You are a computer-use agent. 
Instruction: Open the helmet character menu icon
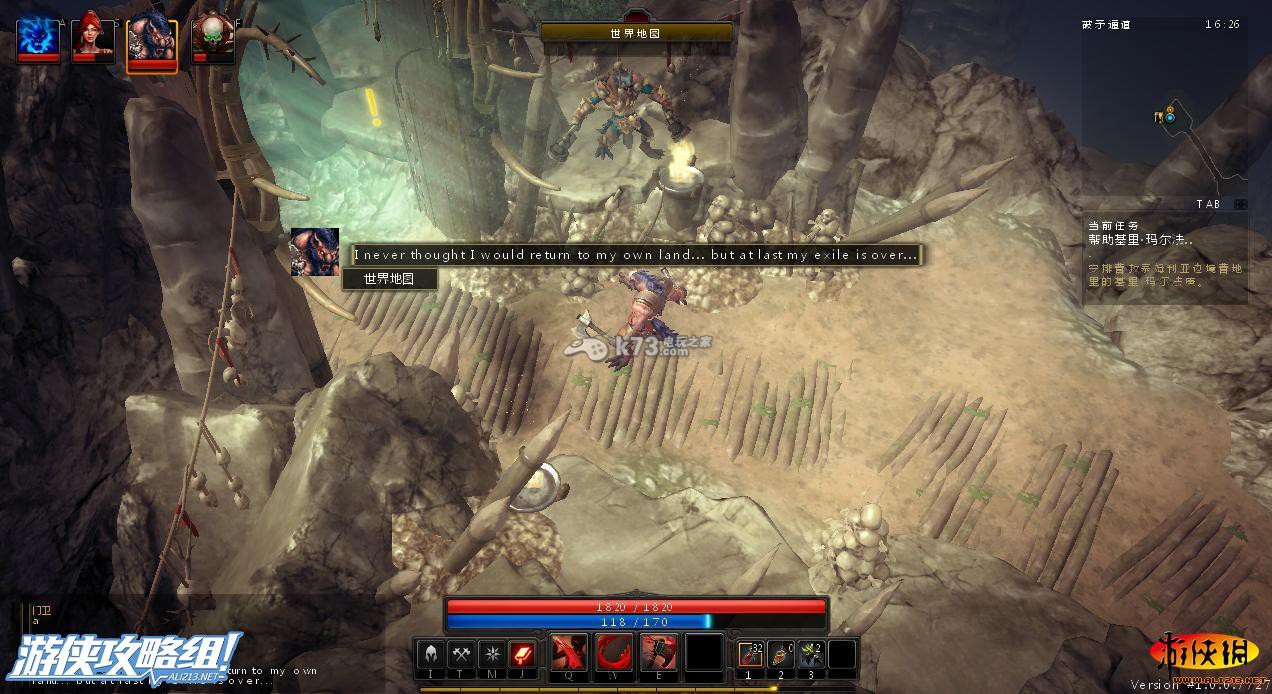430,654
